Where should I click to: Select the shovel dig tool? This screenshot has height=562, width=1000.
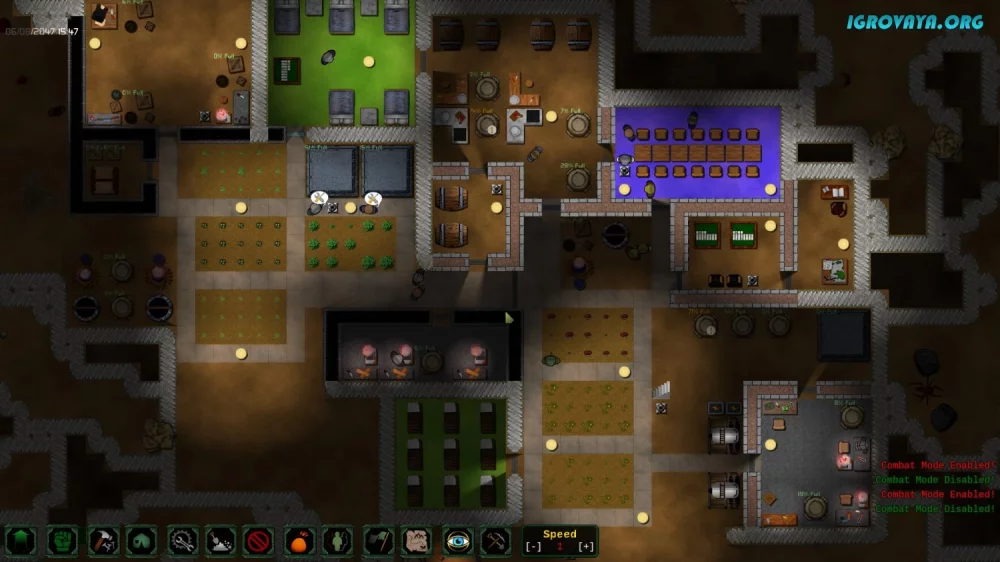click(220, 541)
